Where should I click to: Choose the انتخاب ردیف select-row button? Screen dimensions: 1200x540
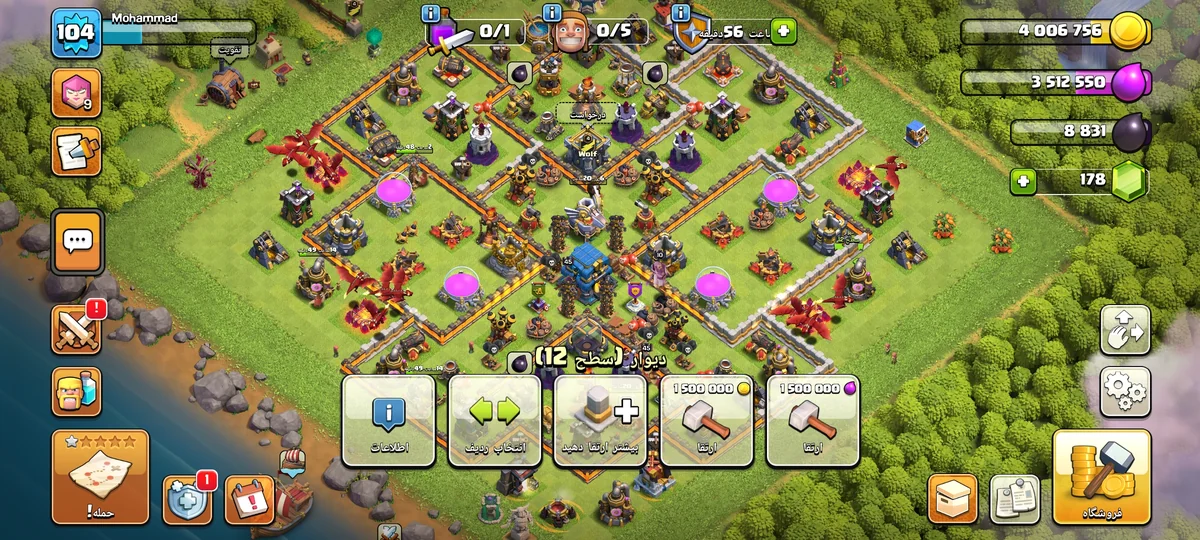(495, 420)
